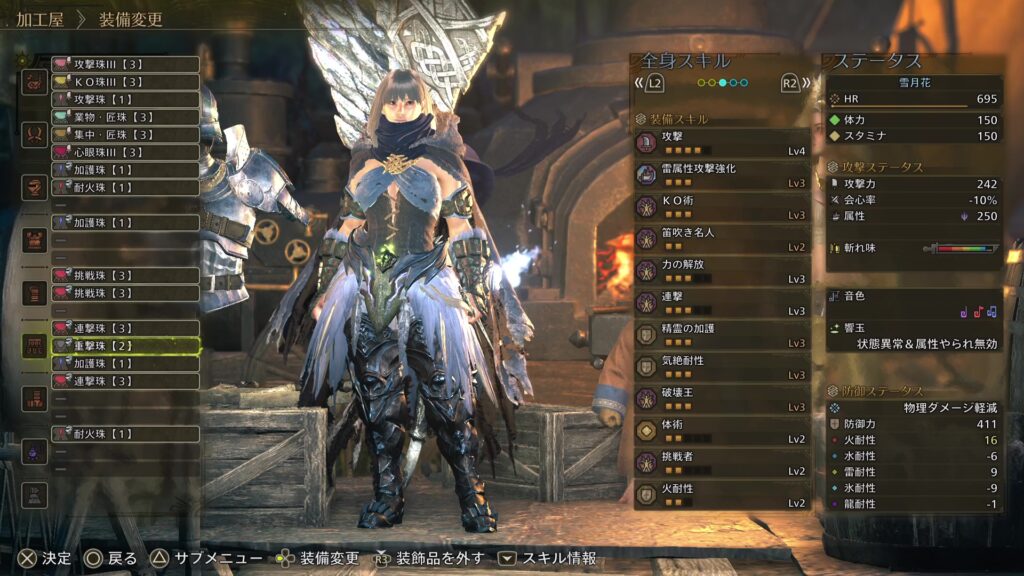Open the 体術 skill entry
1024x576 pixels.
coord(722,431)
